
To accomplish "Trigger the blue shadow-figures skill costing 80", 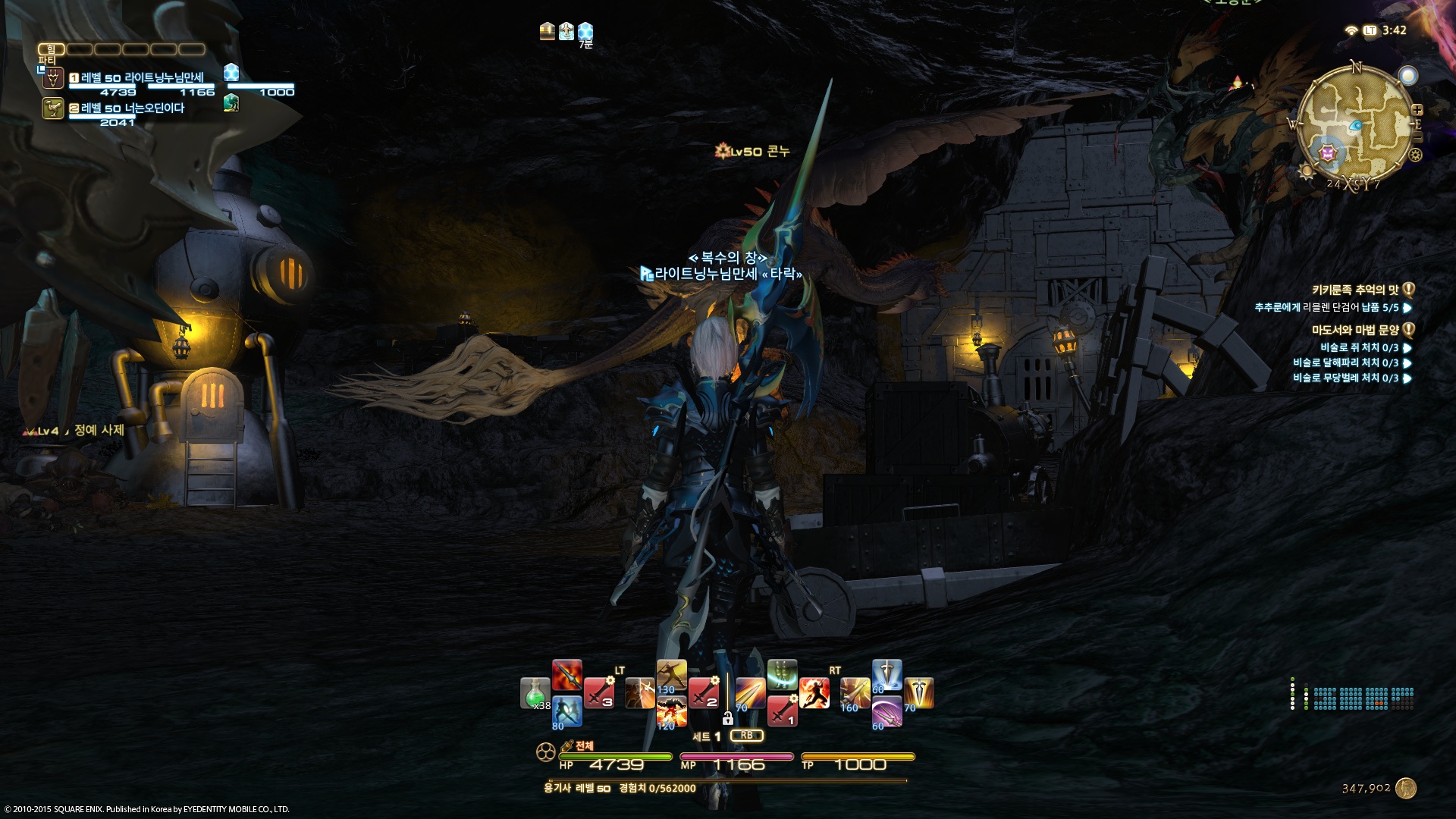I will (x=566, y=711).
